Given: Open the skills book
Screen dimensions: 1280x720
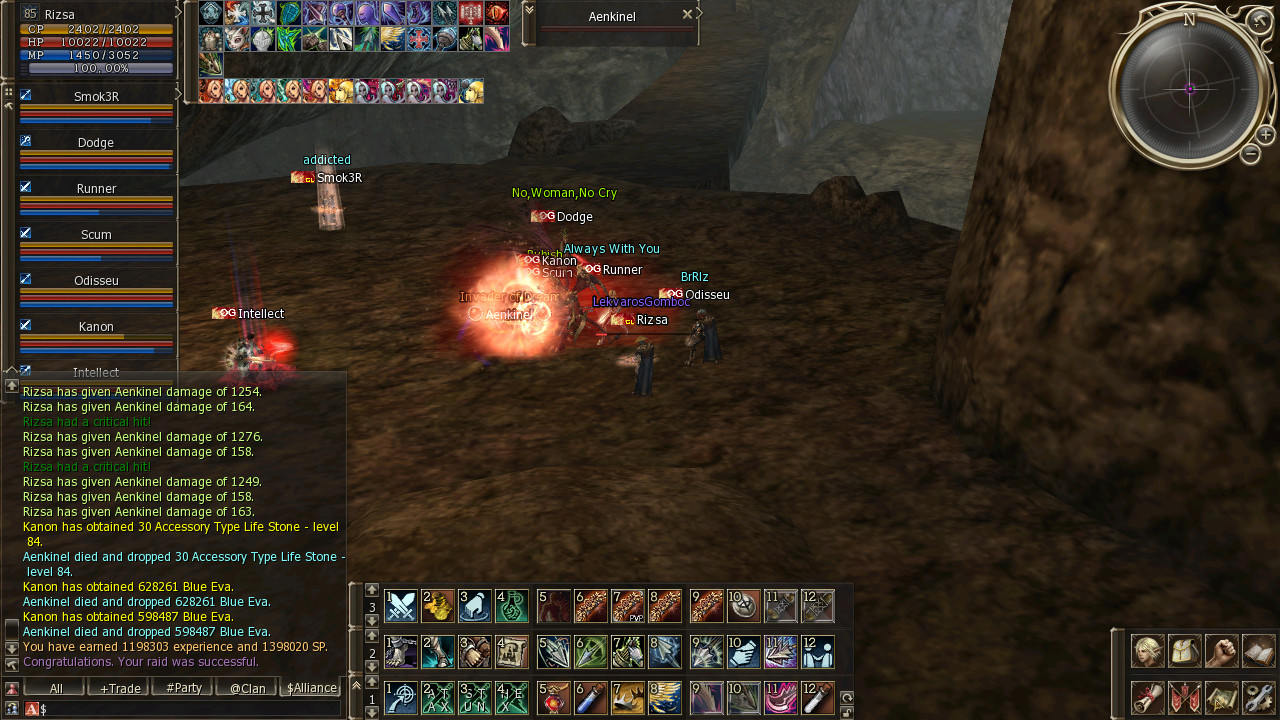Looking at the screenshot, I should (x=1258, y=651).
